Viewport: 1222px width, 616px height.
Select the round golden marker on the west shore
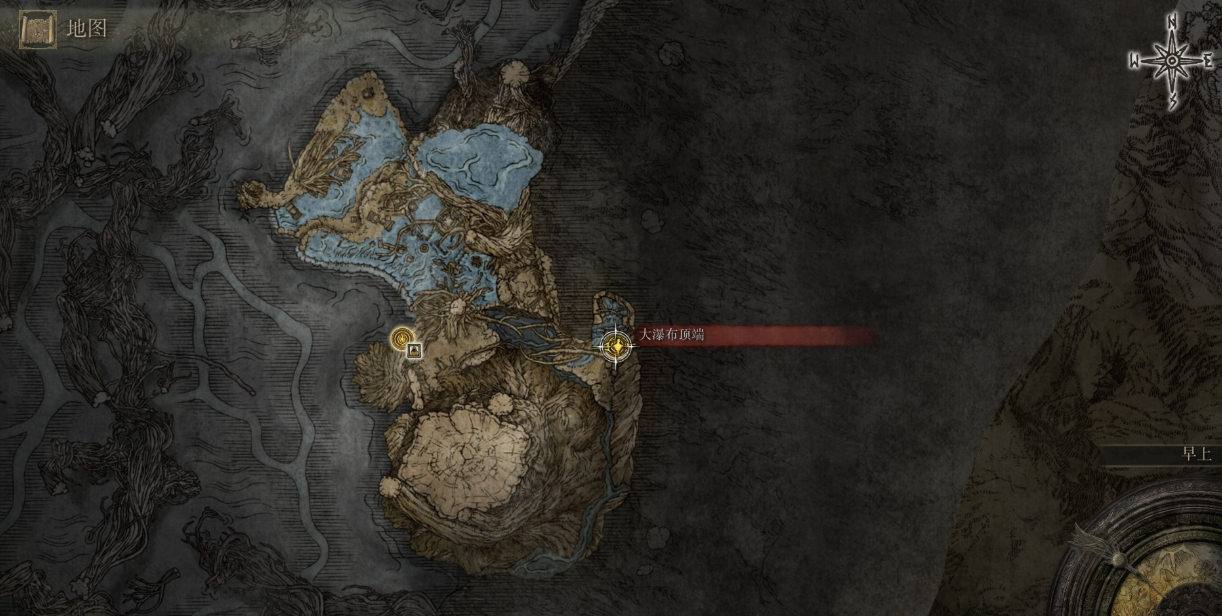402,339
